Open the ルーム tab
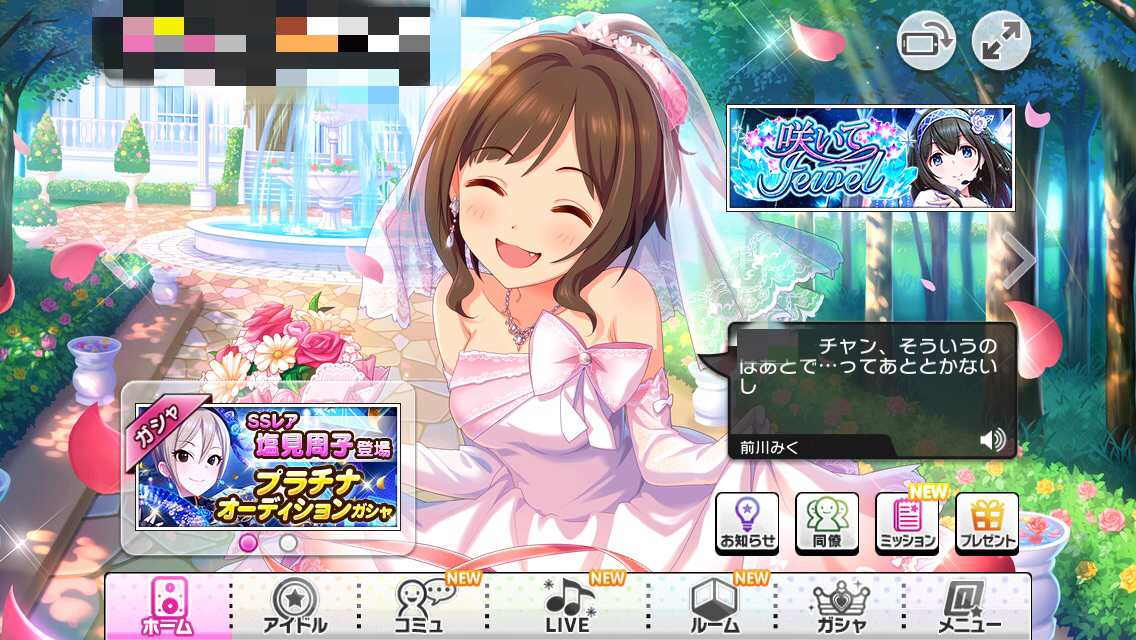Viewport: 1136px width, 640px height. click(x=712, y=605)
